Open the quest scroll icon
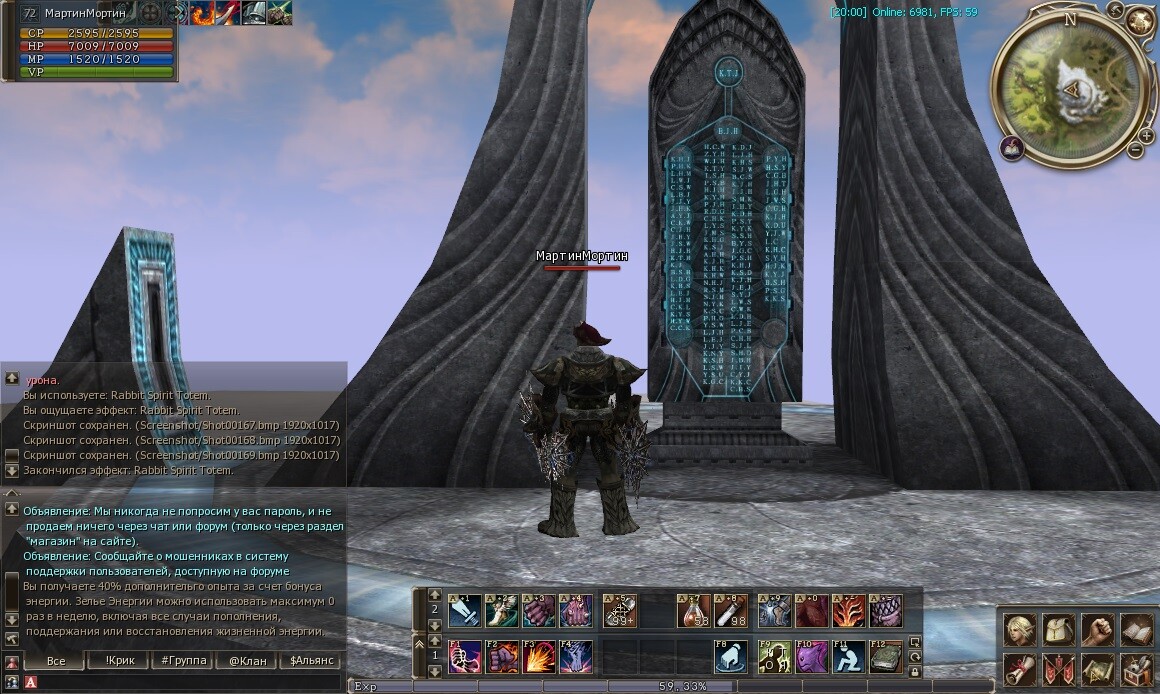 pyautogui.click(x=1020, y=669)
